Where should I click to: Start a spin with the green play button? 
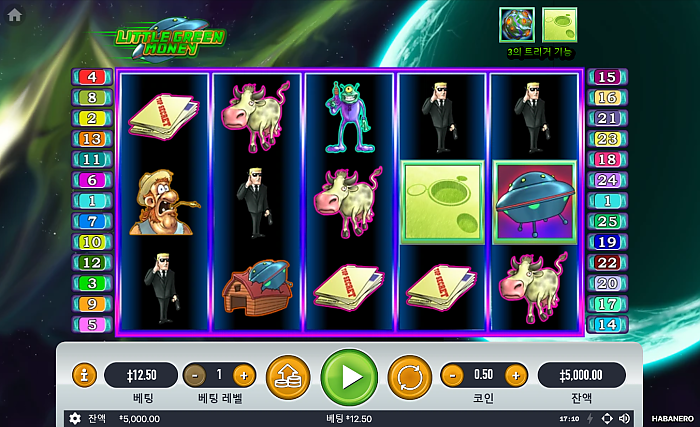349,376
